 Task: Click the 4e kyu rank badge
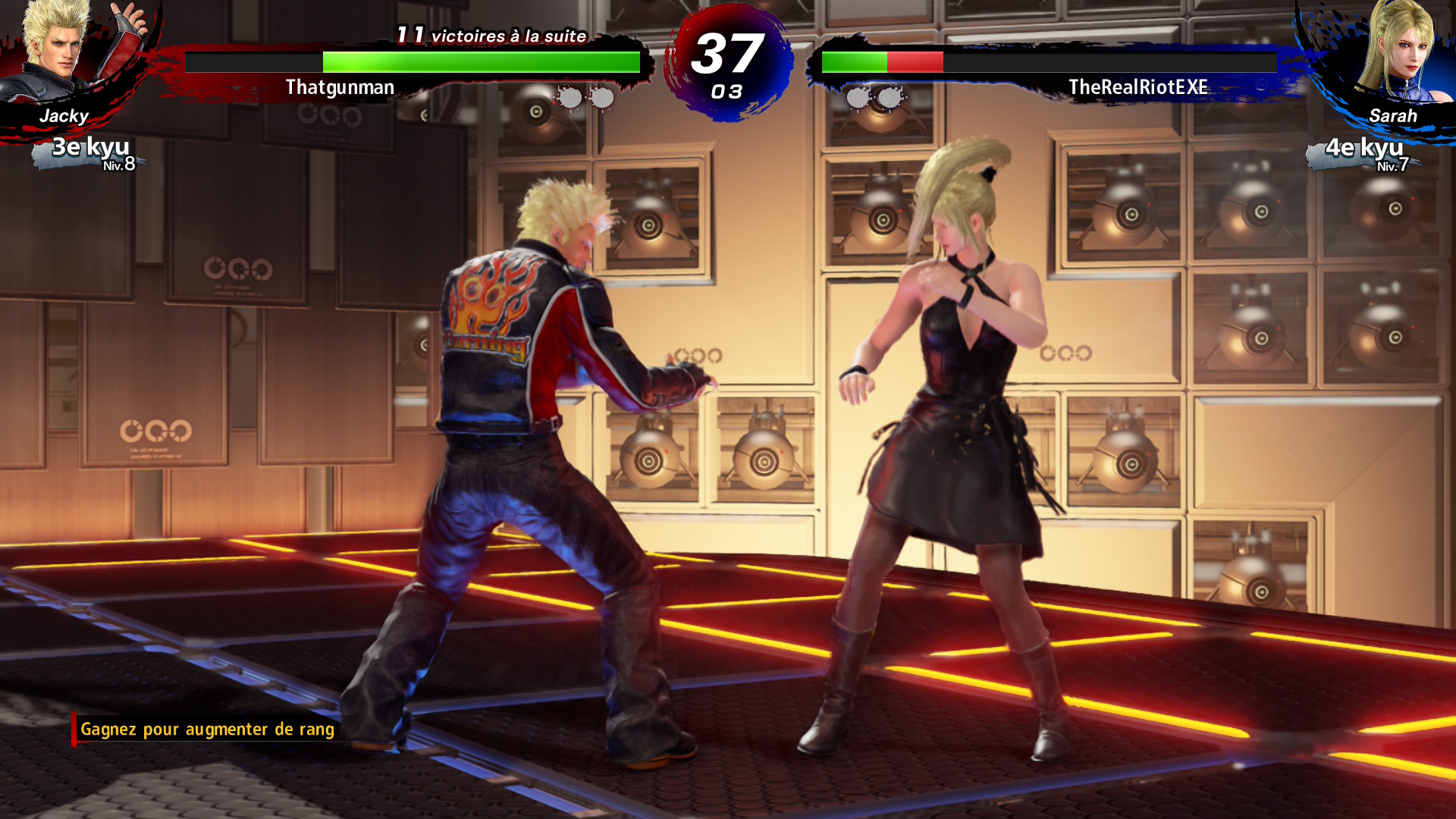(1365, 153)
